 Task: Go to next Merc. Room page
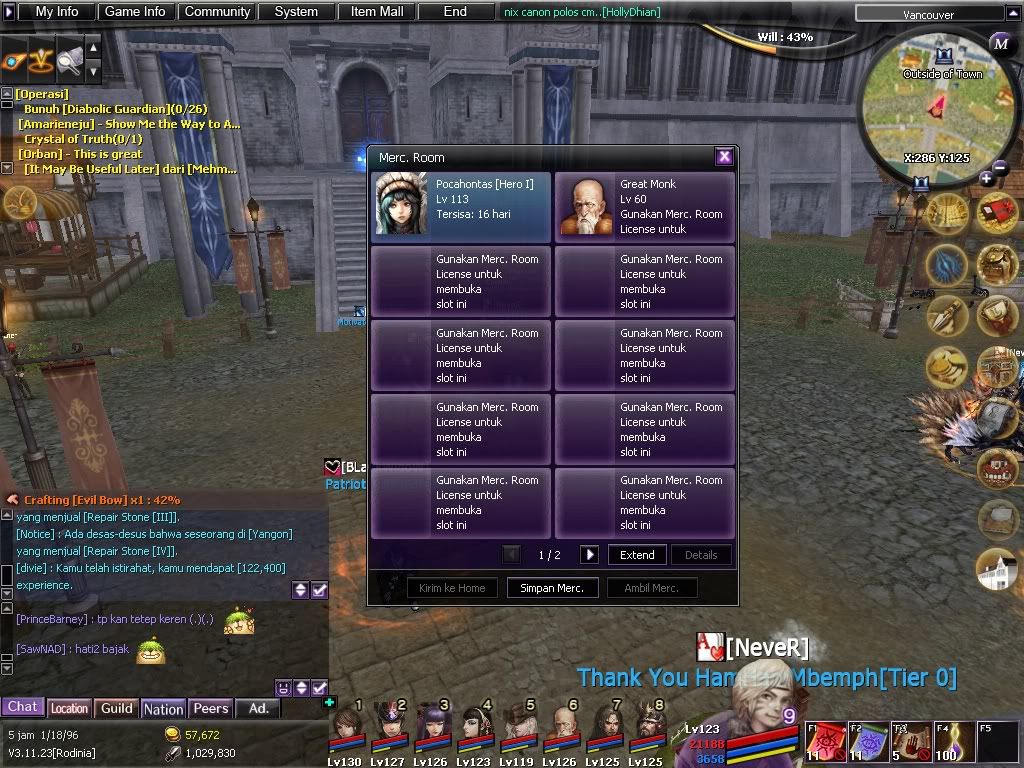(x=589, y=555)
